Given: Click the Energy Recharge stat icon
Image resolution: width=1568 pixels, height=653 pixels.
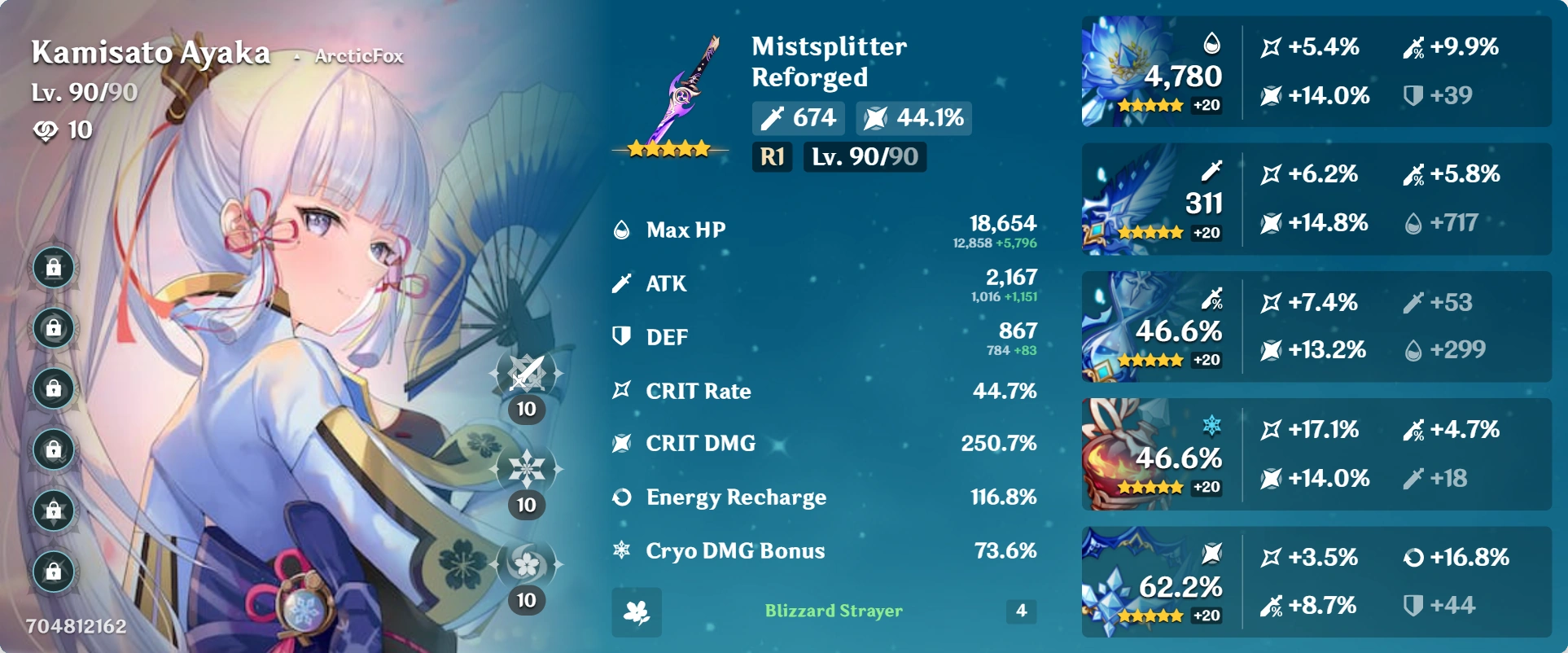Looking at the screenshot, I should 620,497.
